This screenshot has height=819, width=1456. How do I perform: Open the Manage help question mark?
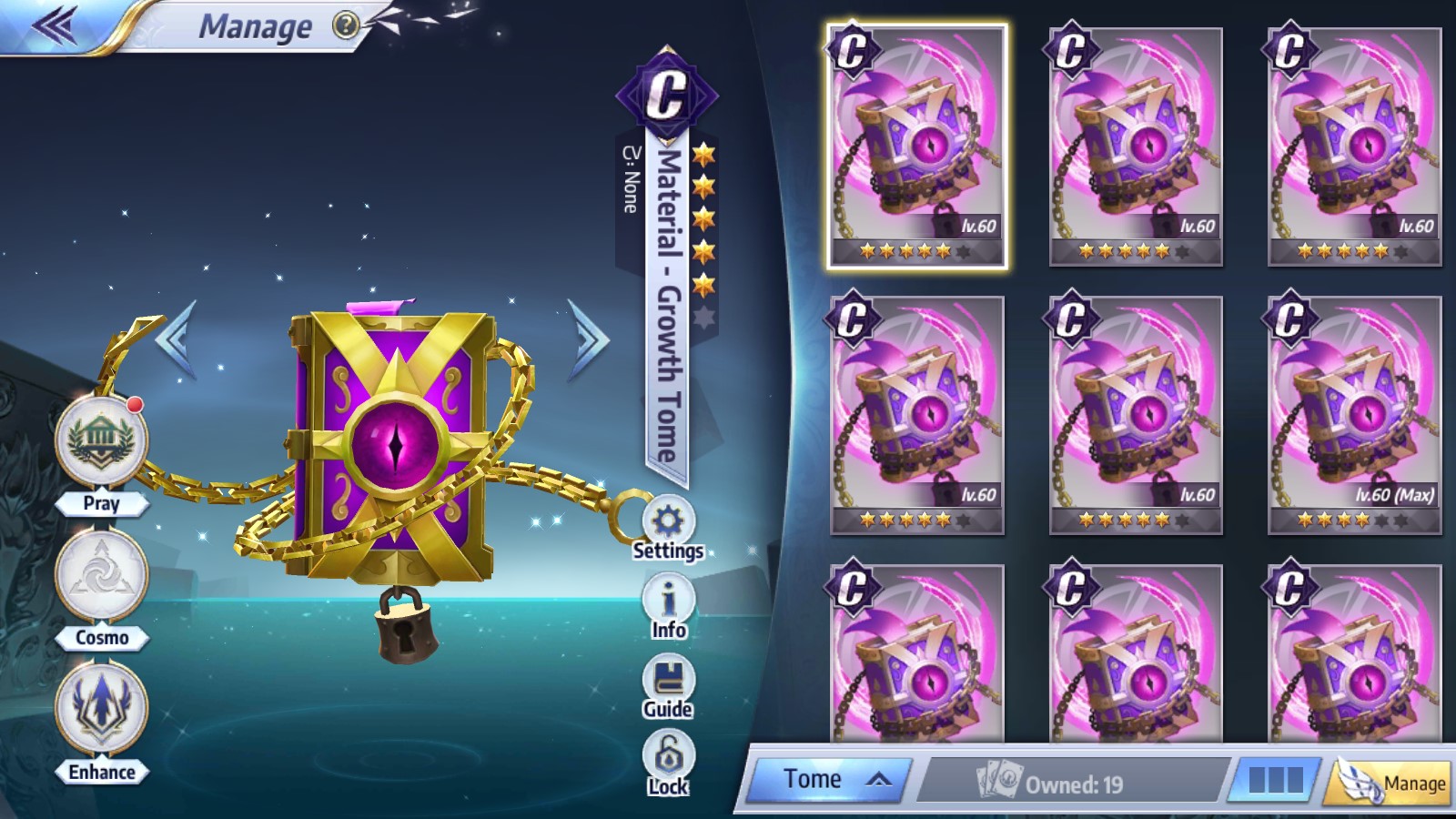[345, 25]
